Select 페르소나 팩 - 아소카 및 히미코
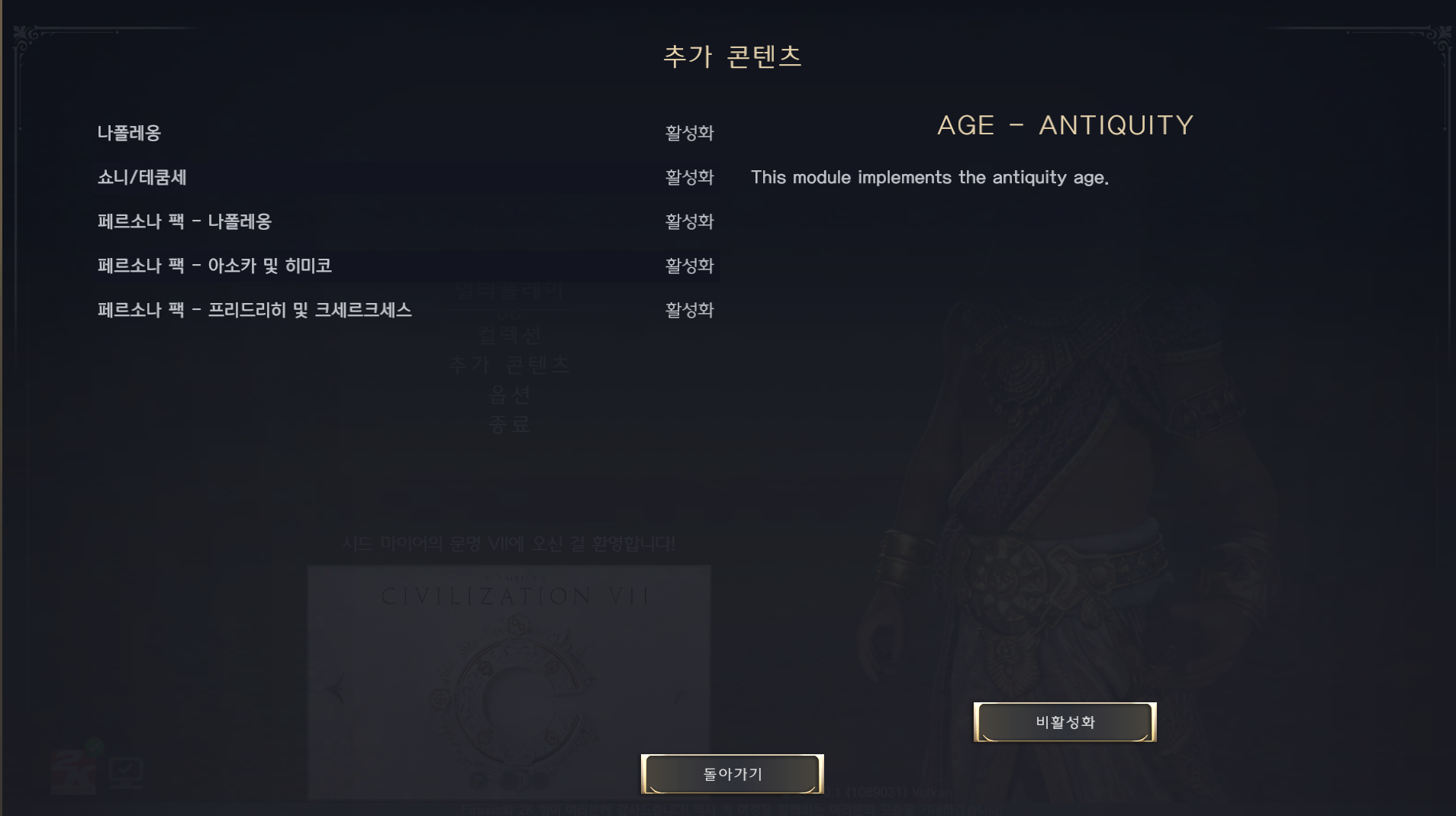This screenshot has width=1456, height=816. [214, 266]
